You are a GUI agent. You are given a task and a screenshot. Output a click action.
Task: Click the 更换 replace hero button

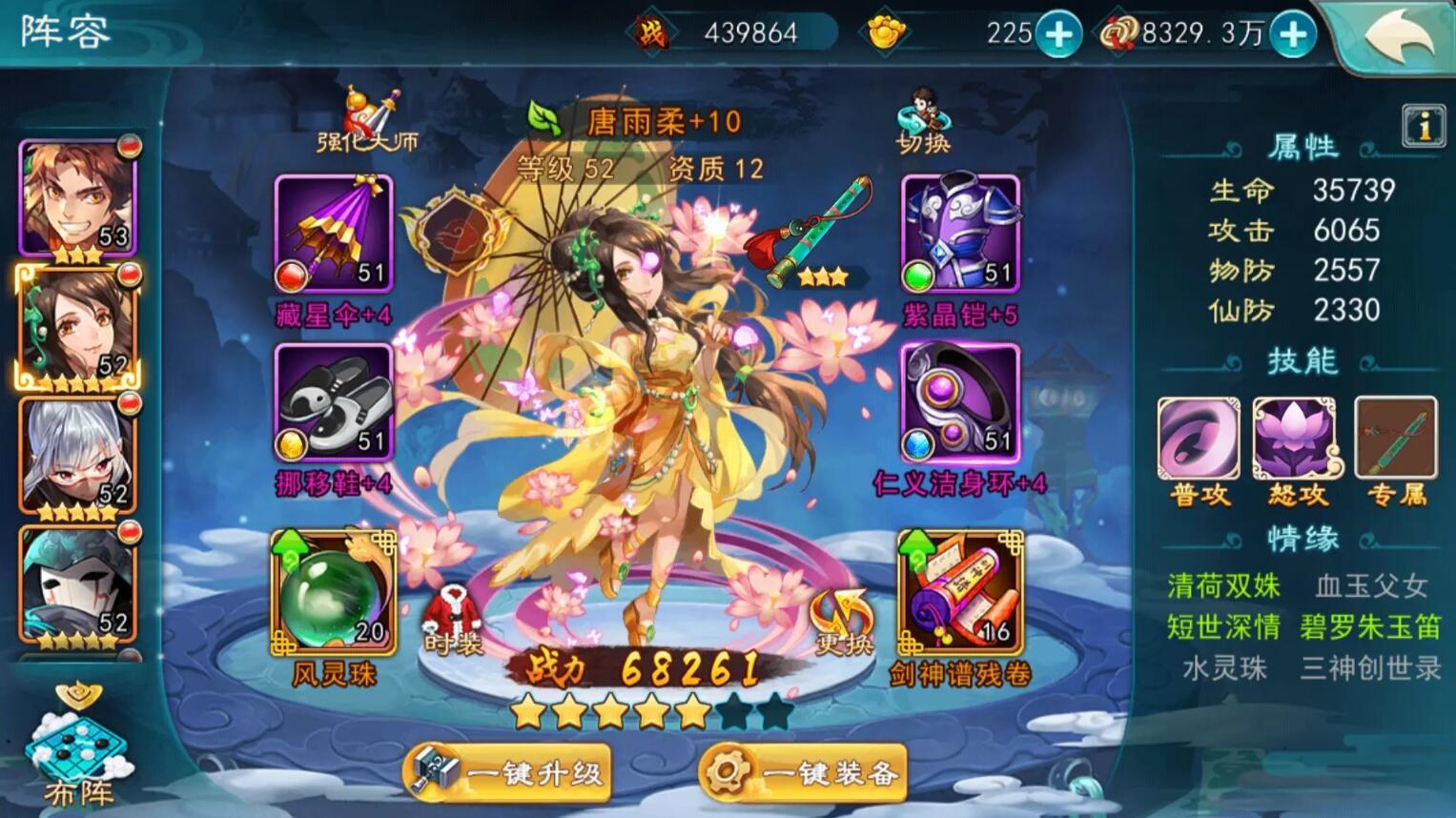[843, 622]
